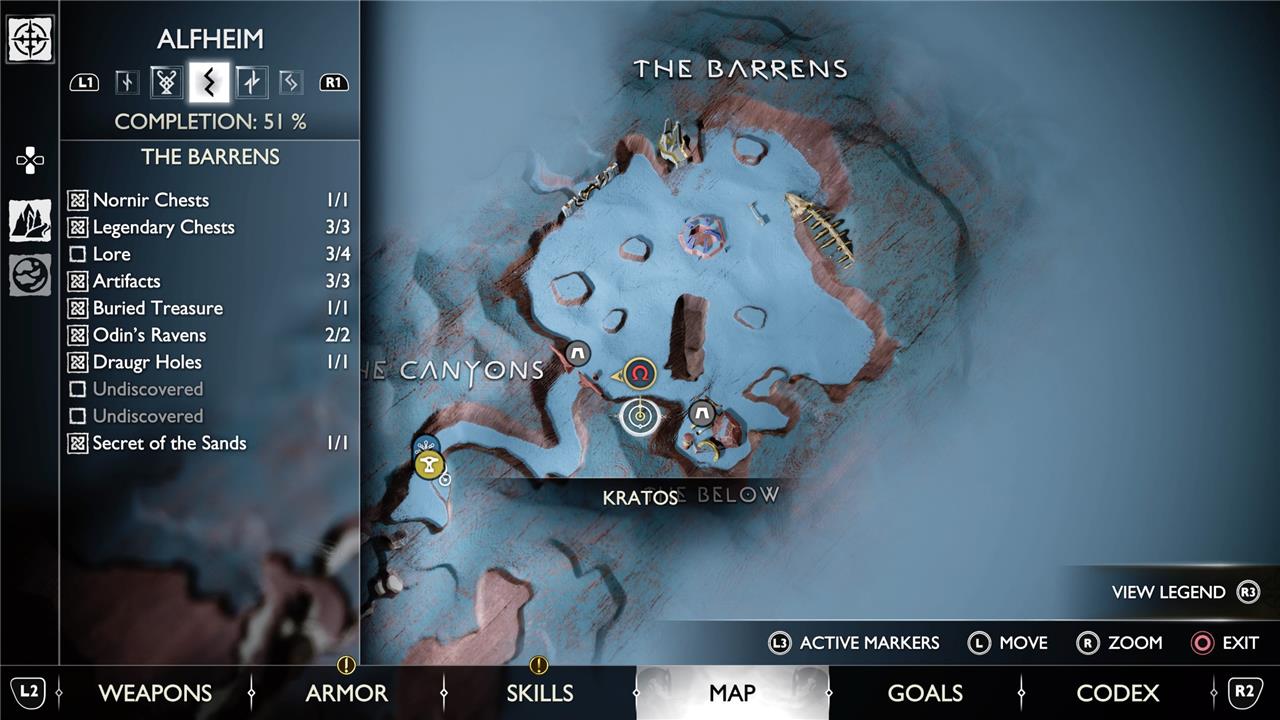Open the mountain region icon in the sidebar
Screen dimensions: 1280x720
(x=30, y=220)
